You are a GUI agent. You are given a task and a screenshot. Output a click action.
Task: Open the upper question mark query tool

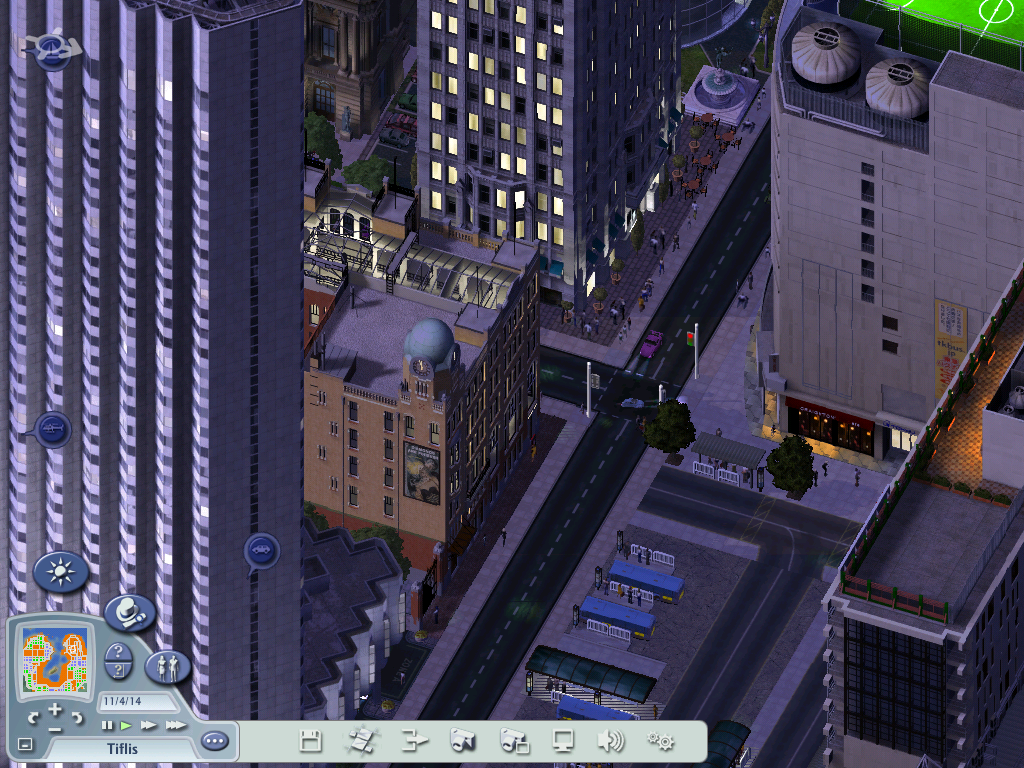point(118,652)
